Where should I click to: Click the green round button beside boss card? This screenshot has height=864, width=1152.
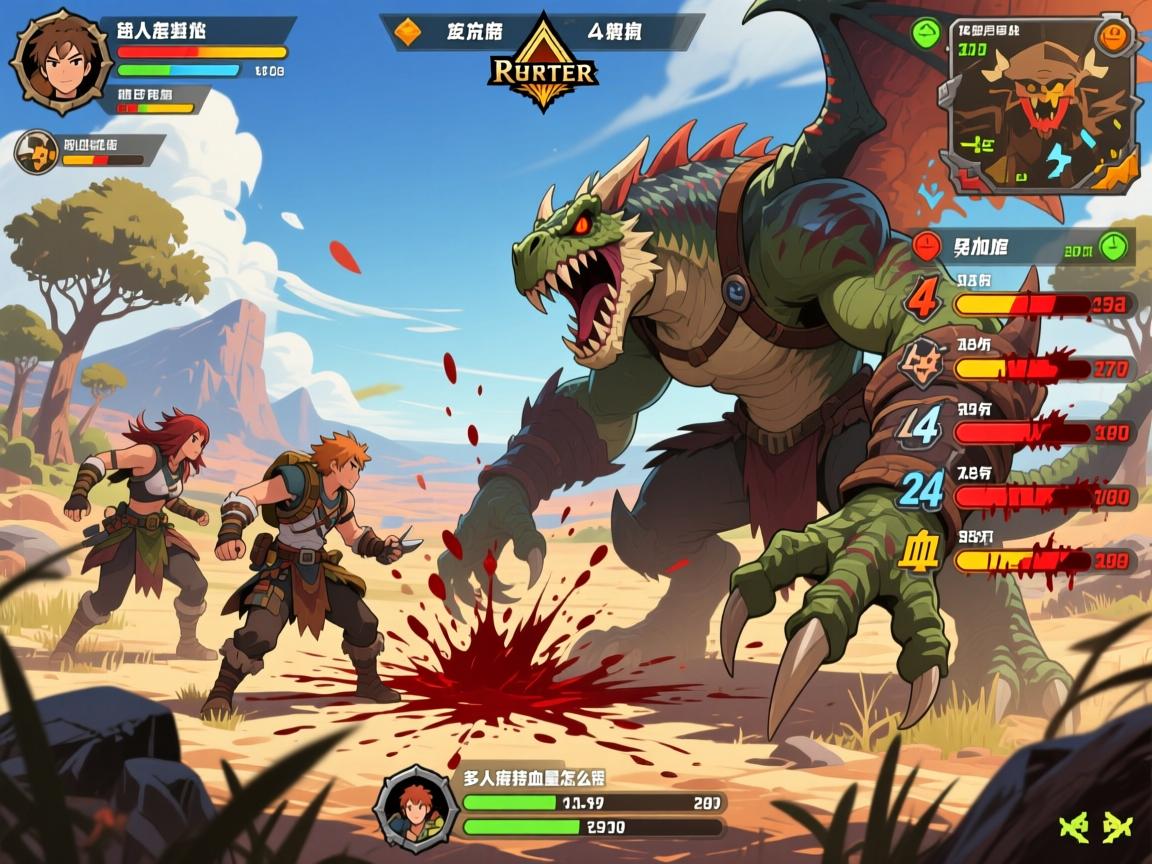pos(927,33)
